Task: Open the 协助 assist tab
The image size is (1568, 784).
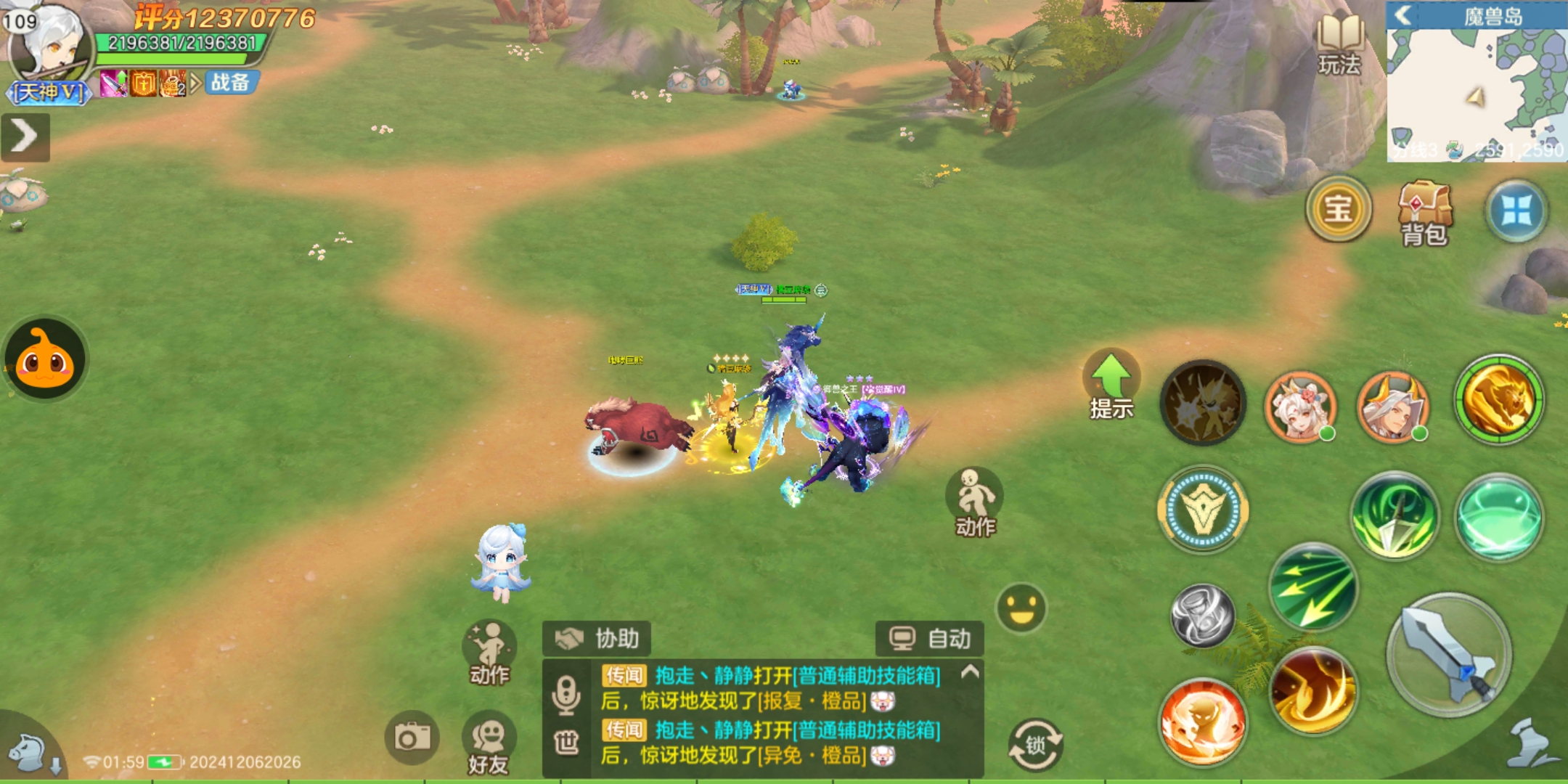Action: tap(597, 639)
